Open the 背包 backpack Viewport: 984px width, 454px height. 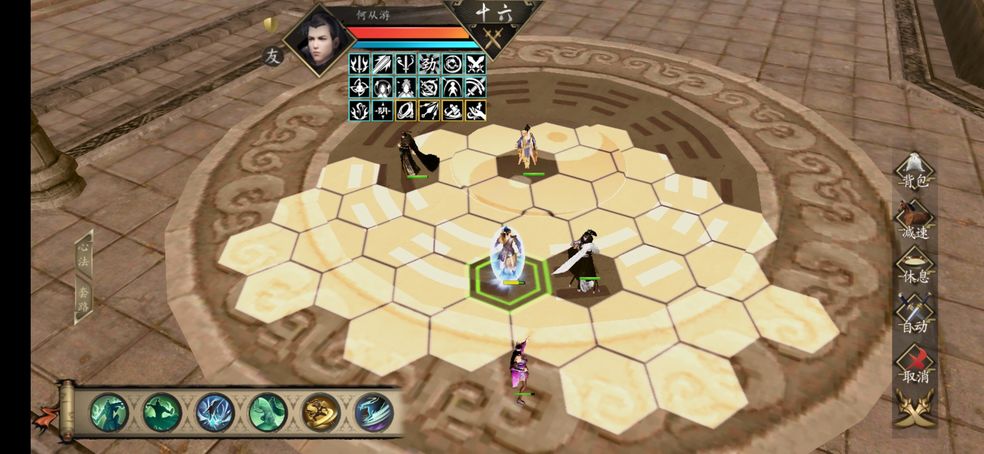[x=914, y=172]
